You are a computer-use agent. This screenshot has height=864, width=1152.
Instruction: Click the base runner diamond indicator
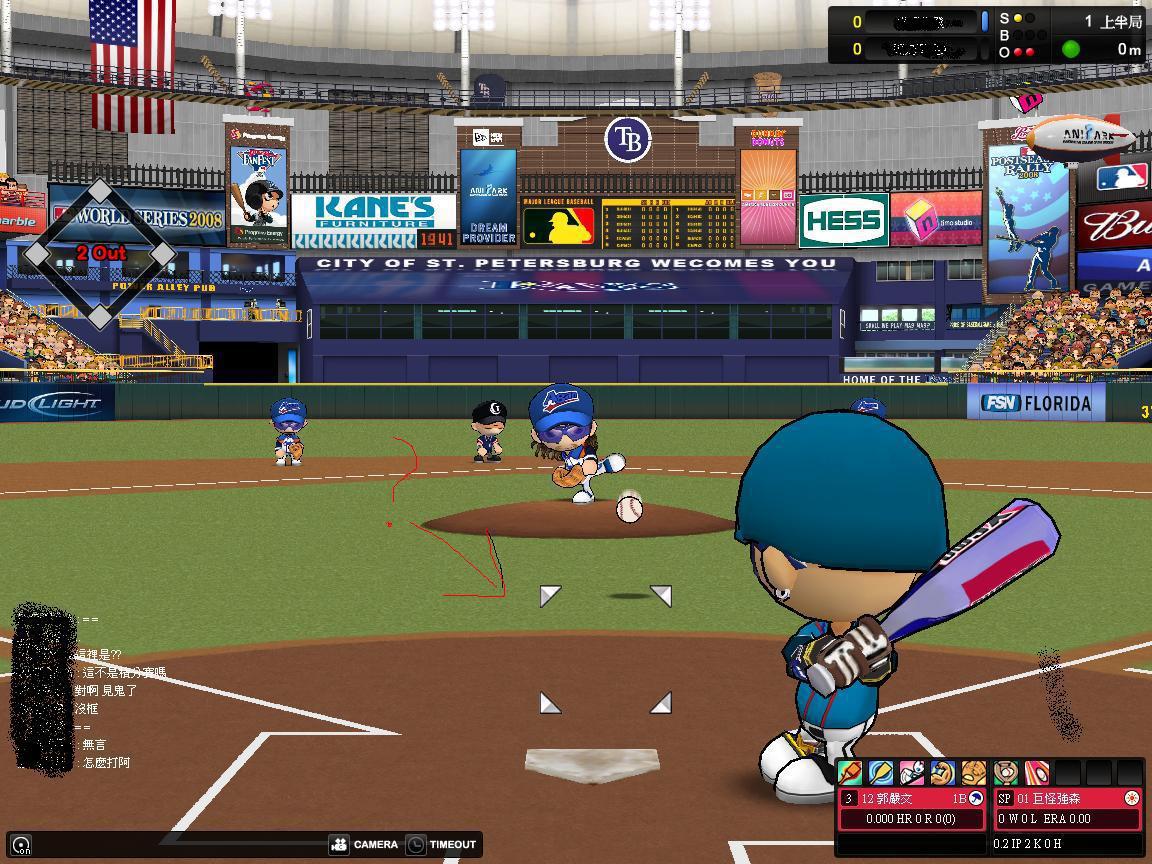coord(100,254)
